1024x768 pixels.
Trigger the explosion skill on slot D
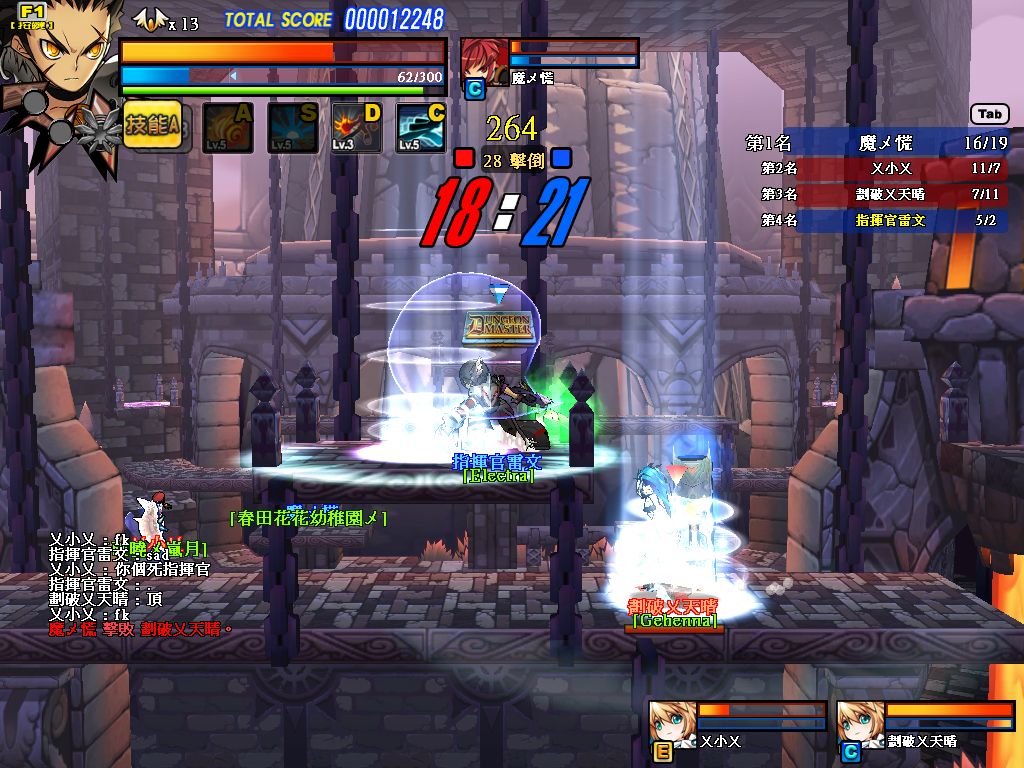pyautogui.click(x=357, y=128)
